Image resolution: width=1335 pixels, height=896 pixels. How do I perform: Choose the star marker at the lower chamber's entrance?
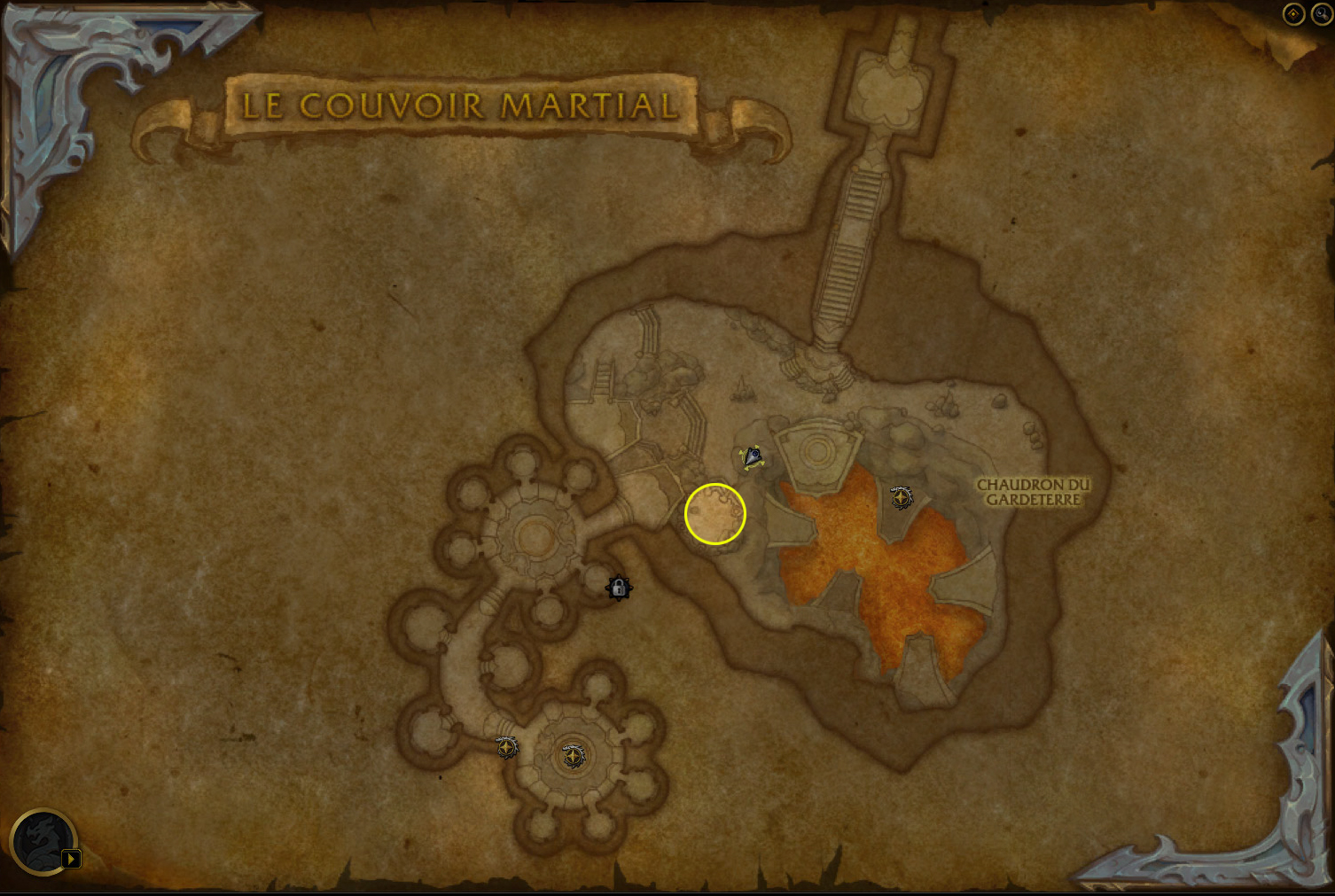506,747
